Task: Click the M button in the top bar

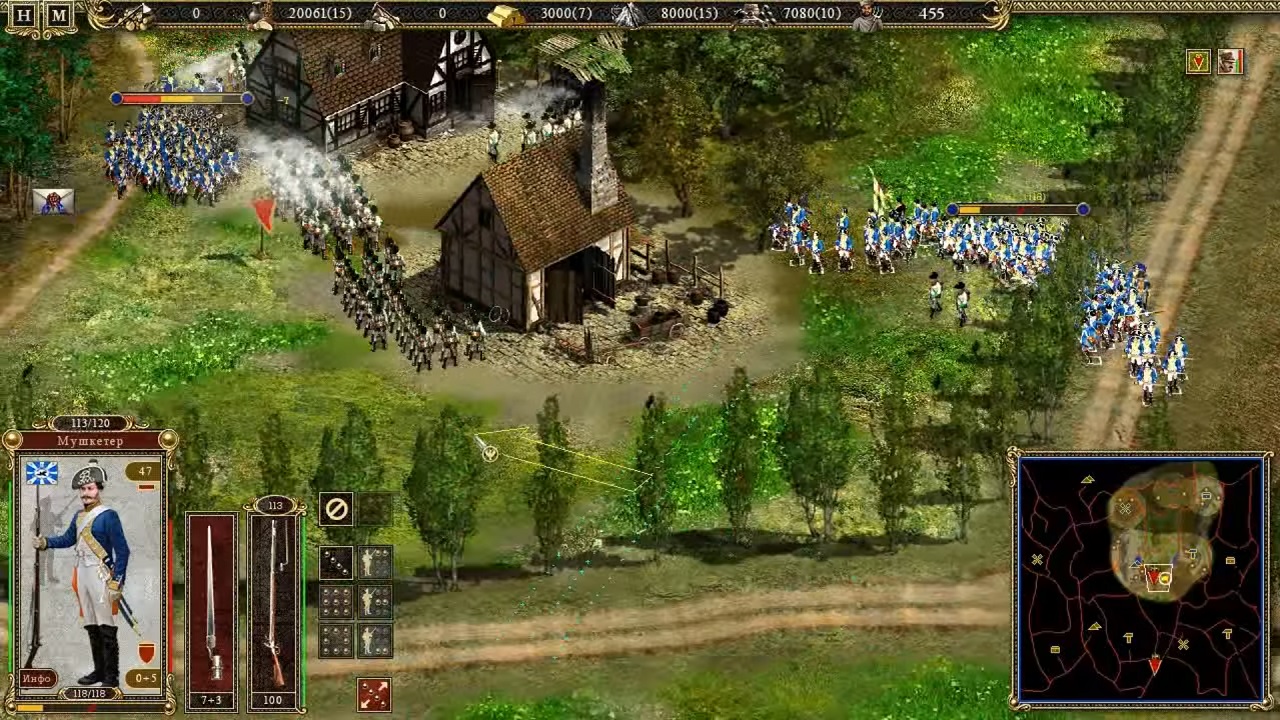Action: coord(59,15)
